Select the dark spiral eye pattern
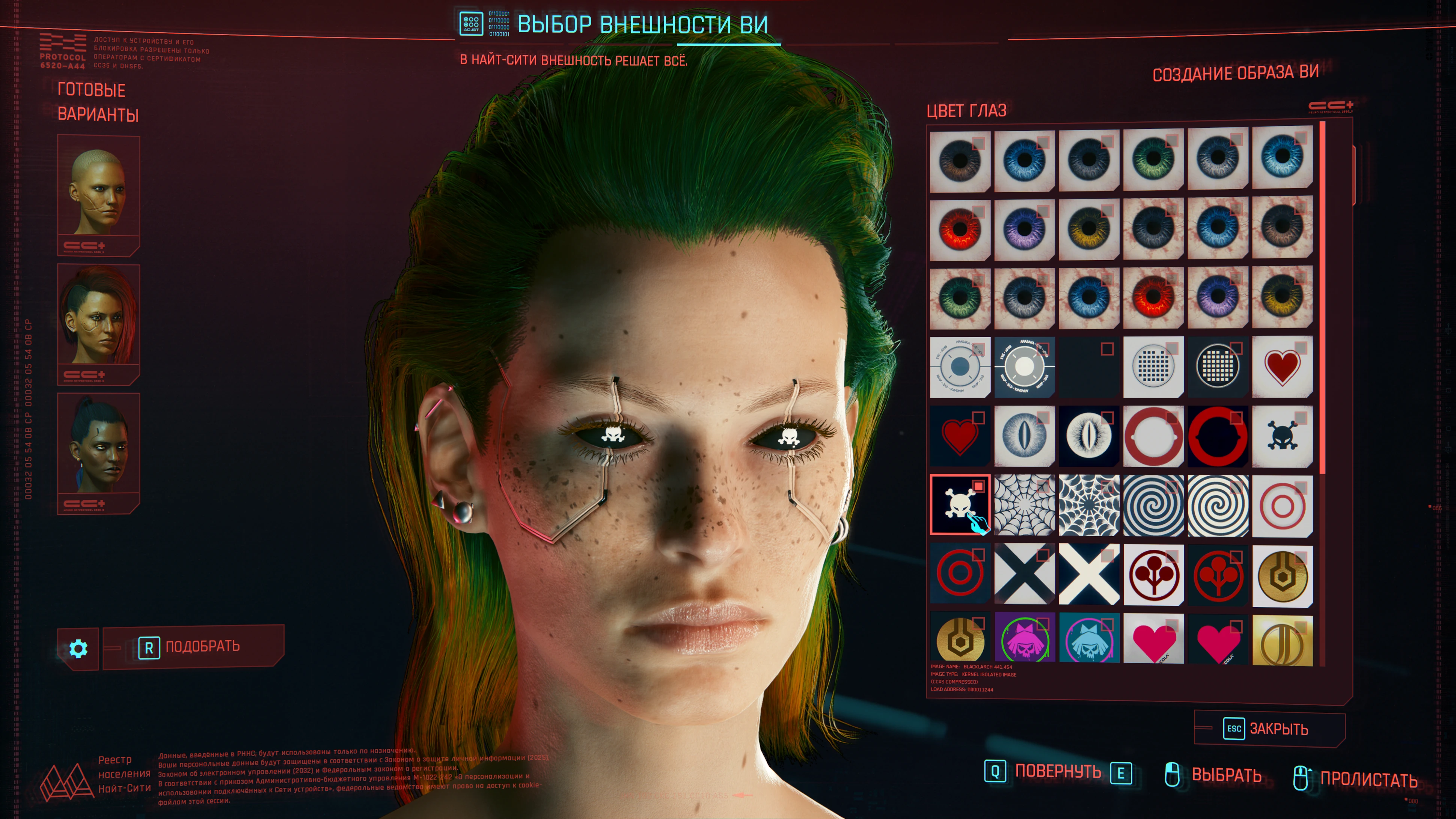This screenshot has height=819, width=1456. (1153, 504)
